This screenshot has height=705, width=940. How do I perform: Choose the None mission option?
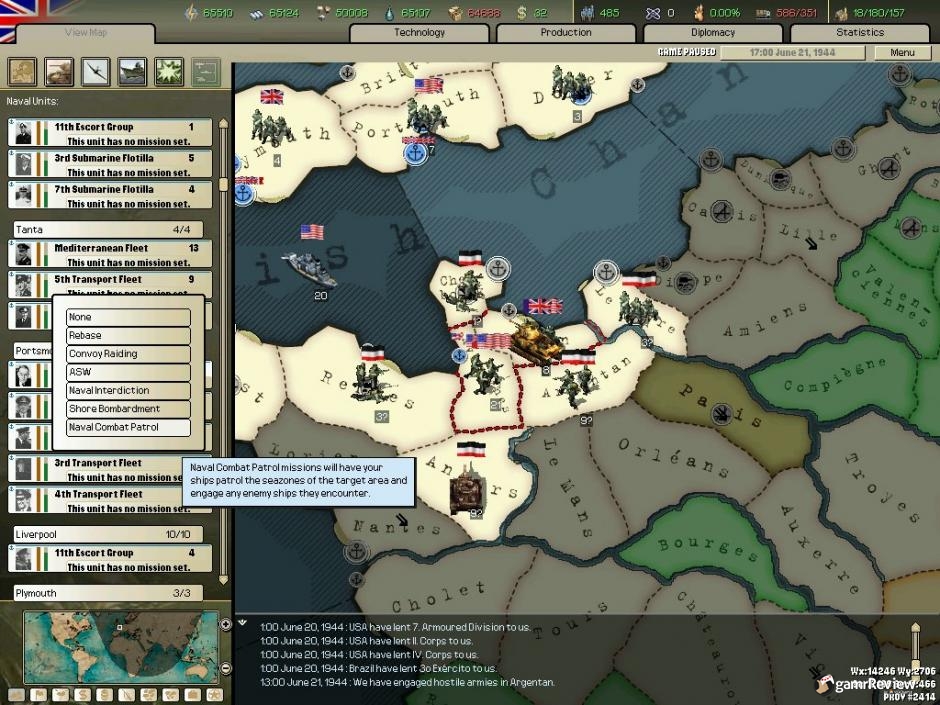(128, 317)
